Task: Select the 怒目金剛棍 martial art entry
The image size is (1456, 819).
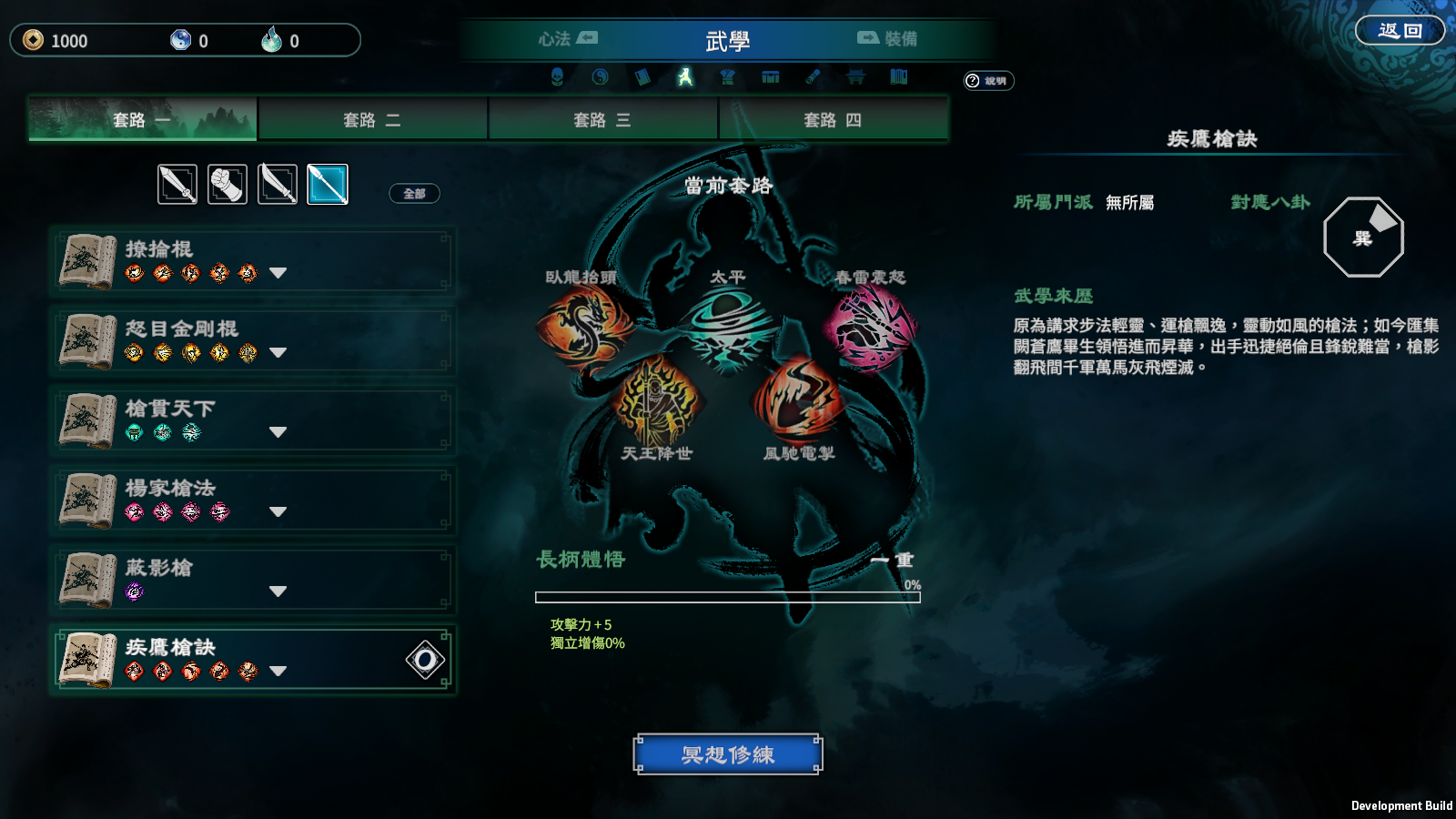Action: pyautogui.click(x=251, y=341)
